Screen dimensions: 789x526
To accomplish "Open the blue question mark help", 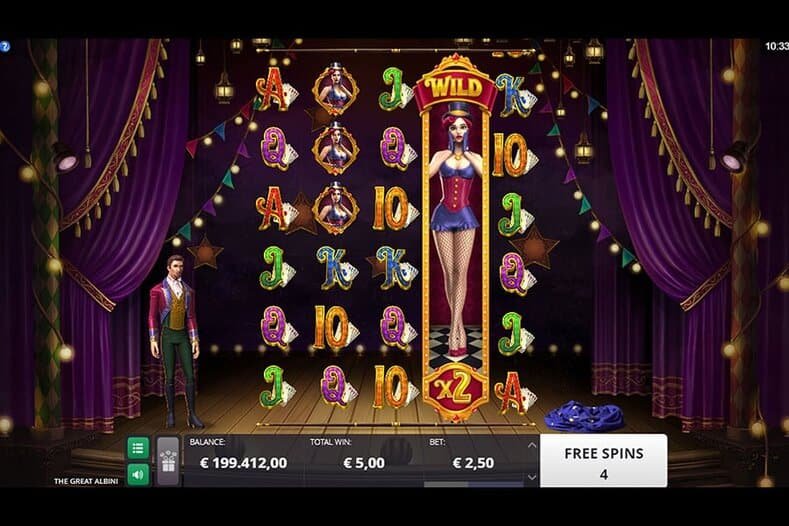I will pyautogui.click(x=4, y=46).
